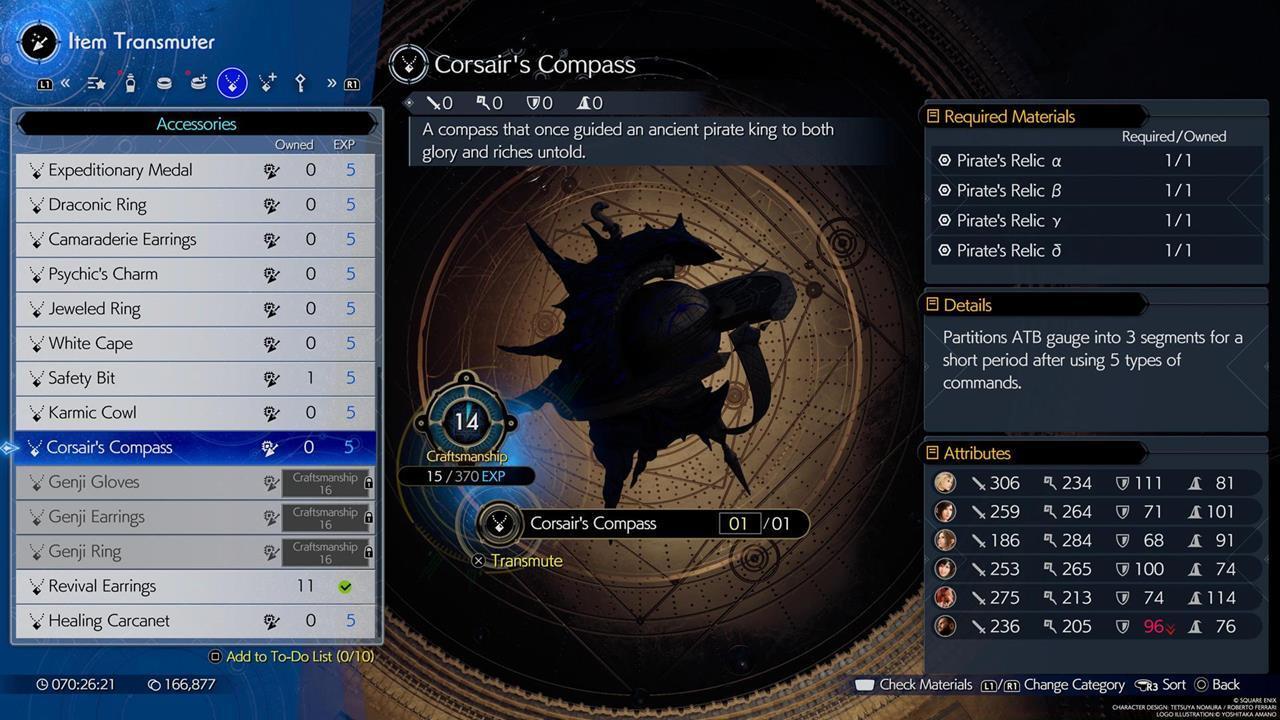Image resolution: width=1280 pixels, height=720 pixels.
Task: Open the Details panel header
Action: 967,304
